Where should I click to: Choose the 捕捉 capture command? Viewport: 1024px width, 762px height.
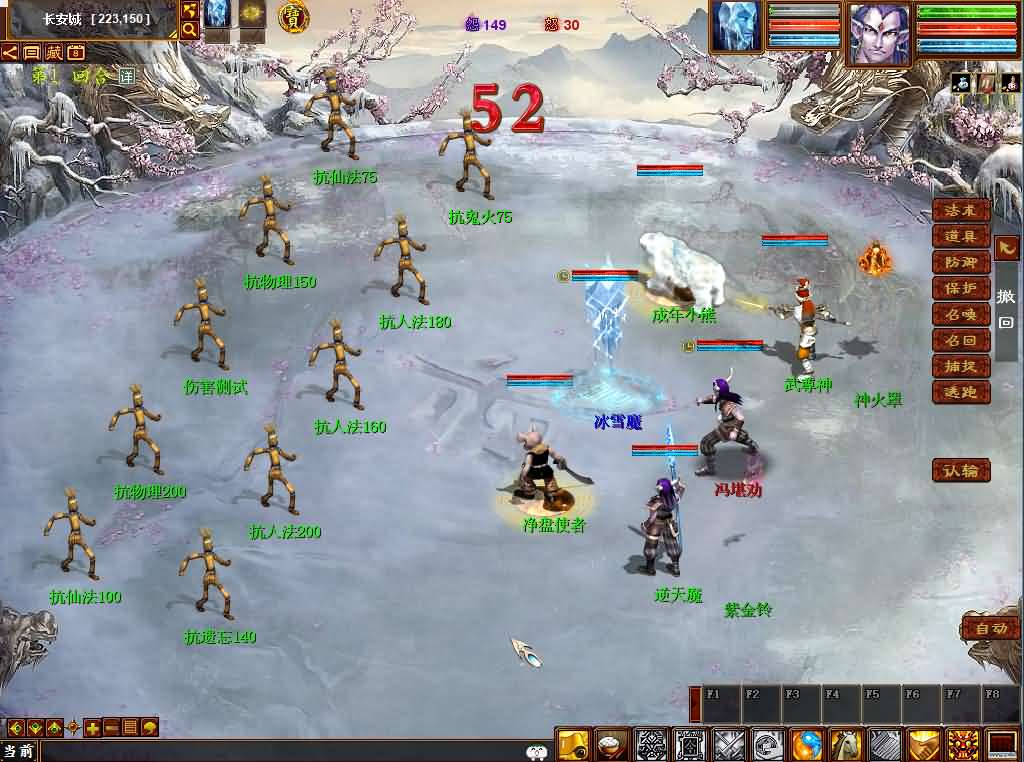961,366
